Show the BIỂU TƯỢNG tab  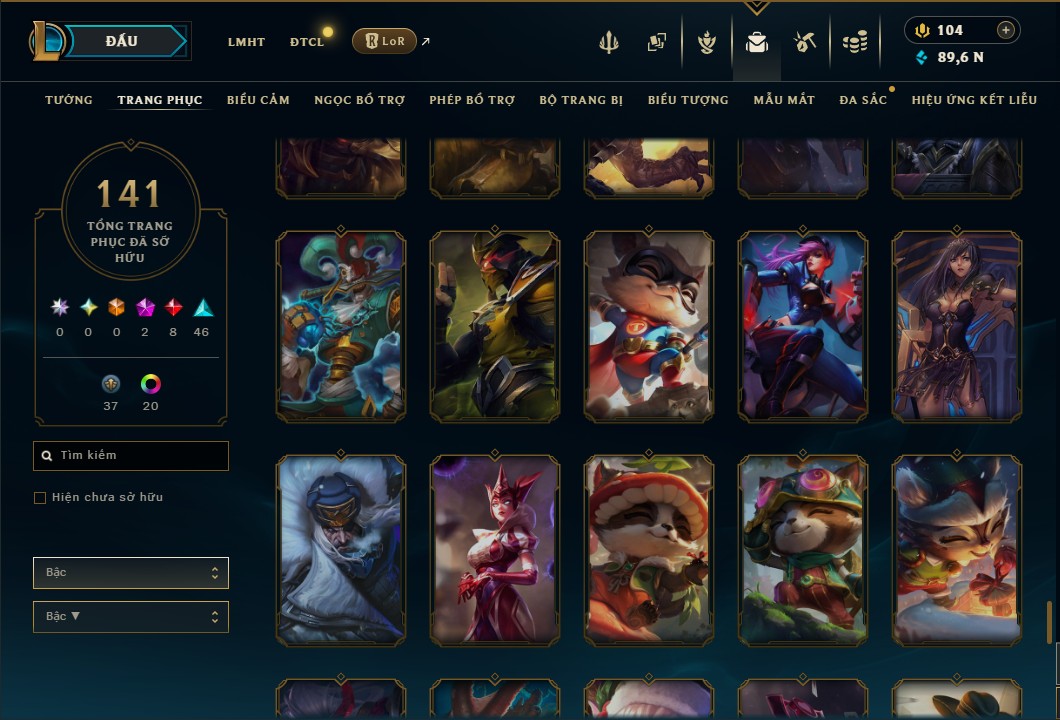[688, 100]
